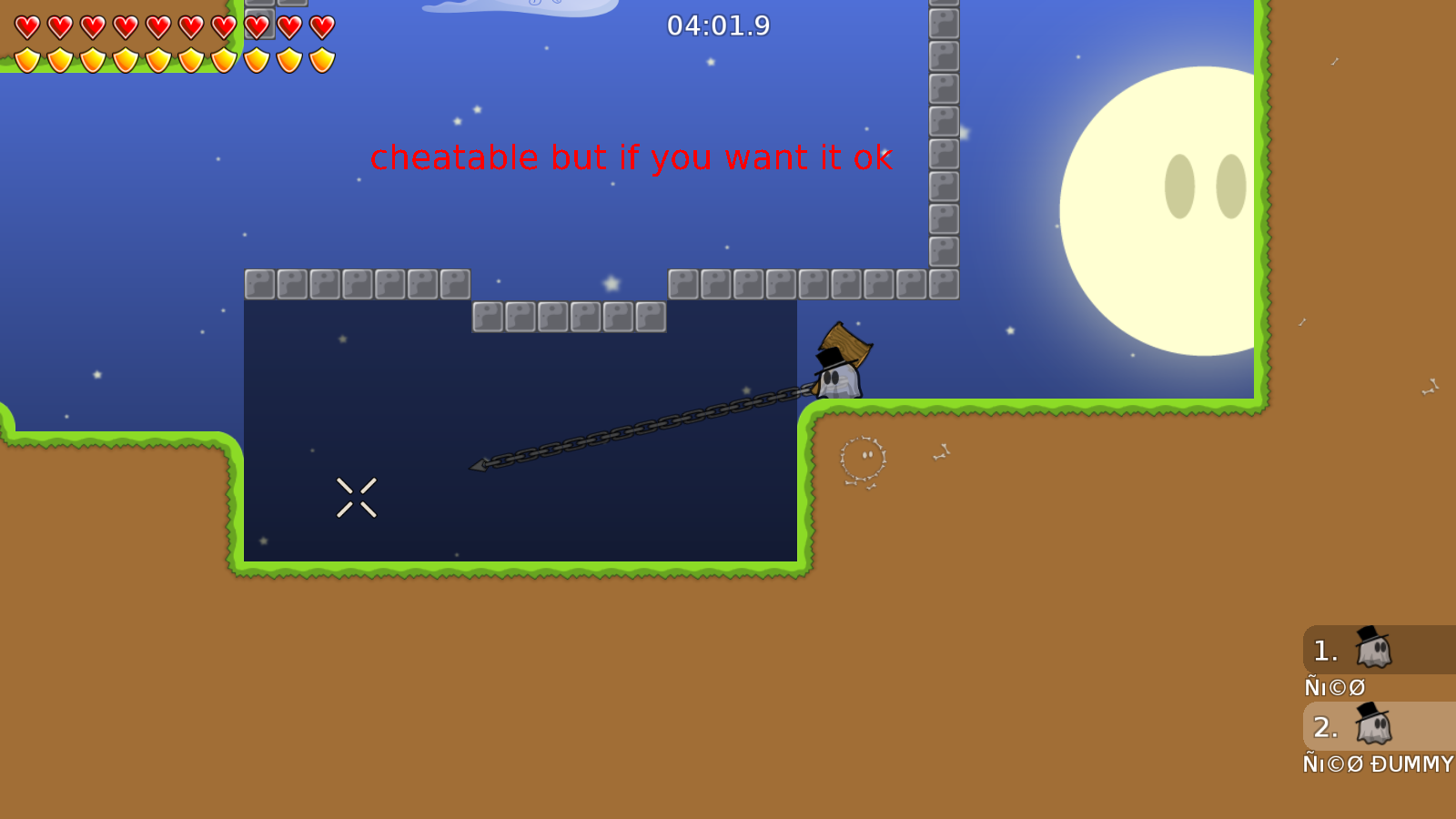The image size is (1456, 819).
Task: Expand the scoreboard entry for Ñı©Ø
Action: click(x=1333, y=687)
